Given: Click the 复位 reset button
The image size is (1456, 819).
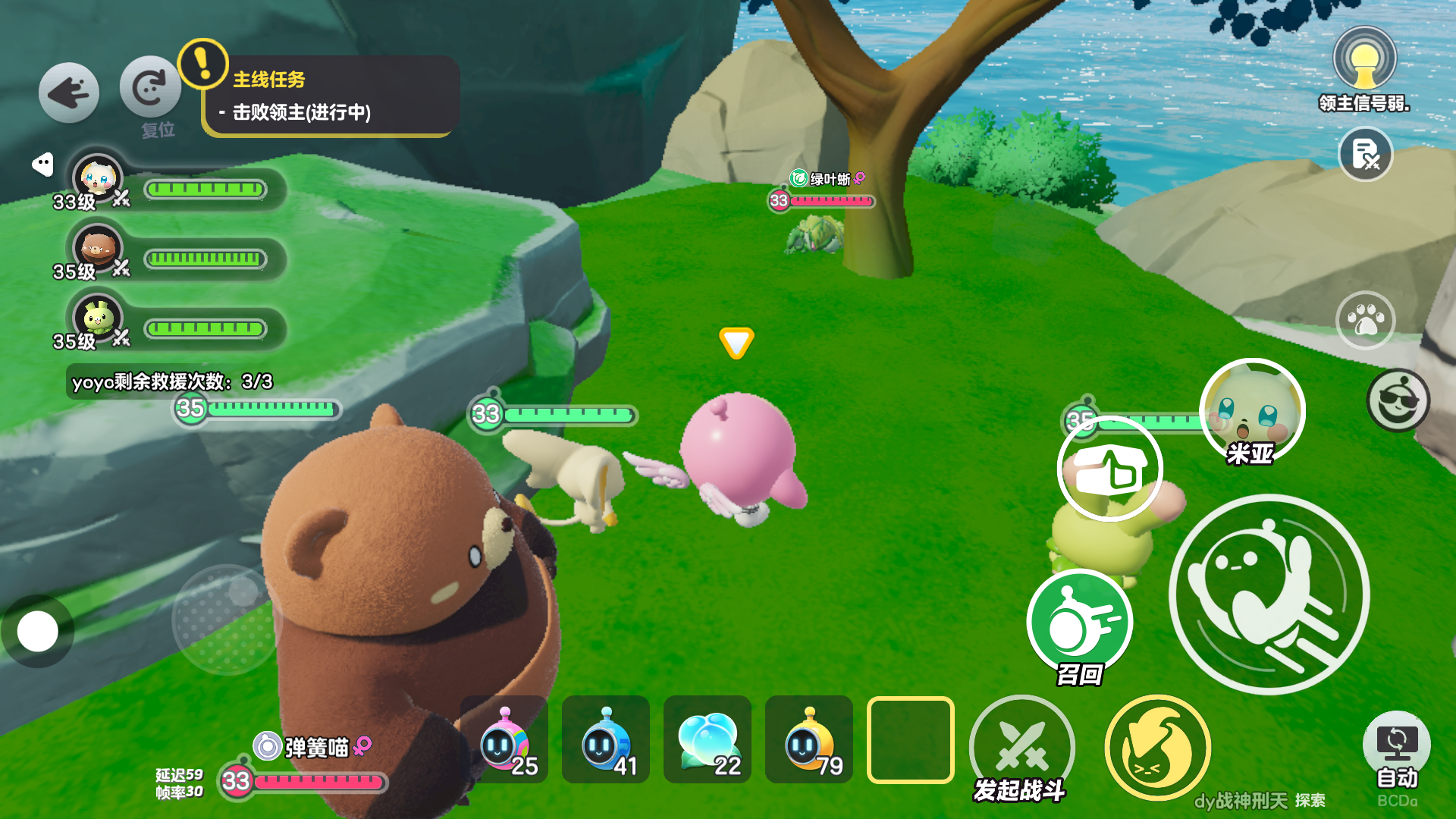Looking at the screenshot, I should 149,89.
